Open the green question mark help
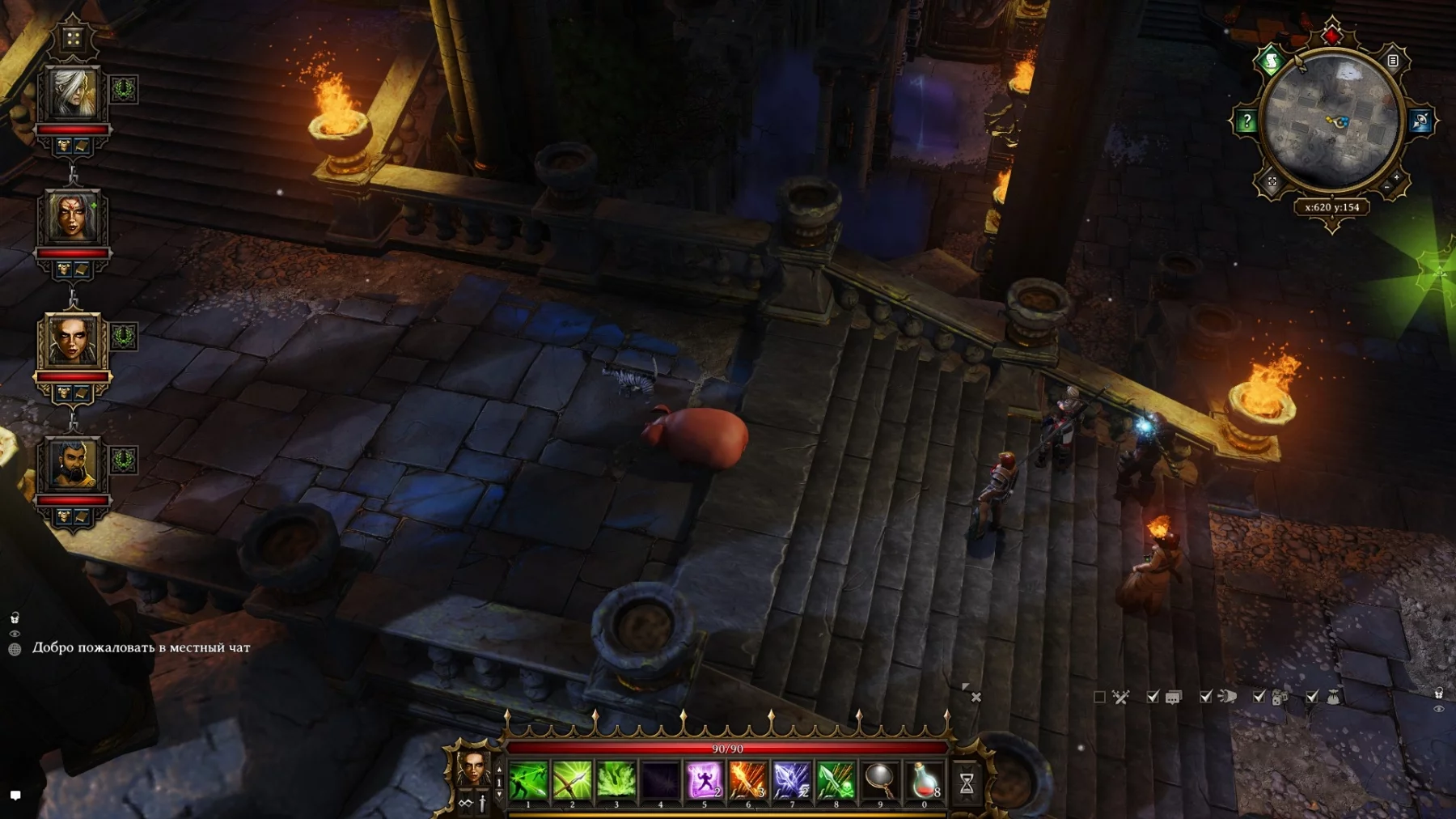The height and width of the screenshot is (819, 1456). (x=1246, y=121)
